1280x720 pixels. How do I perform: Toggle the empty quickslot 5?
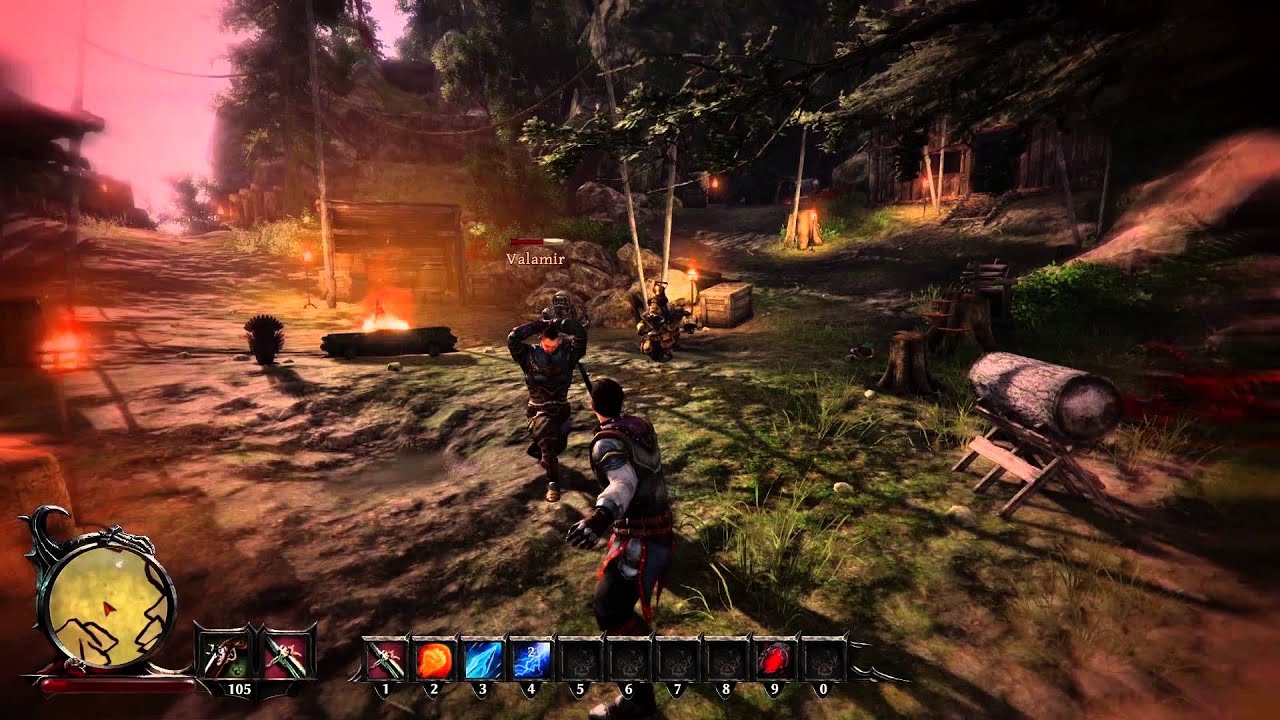(581, 661)
